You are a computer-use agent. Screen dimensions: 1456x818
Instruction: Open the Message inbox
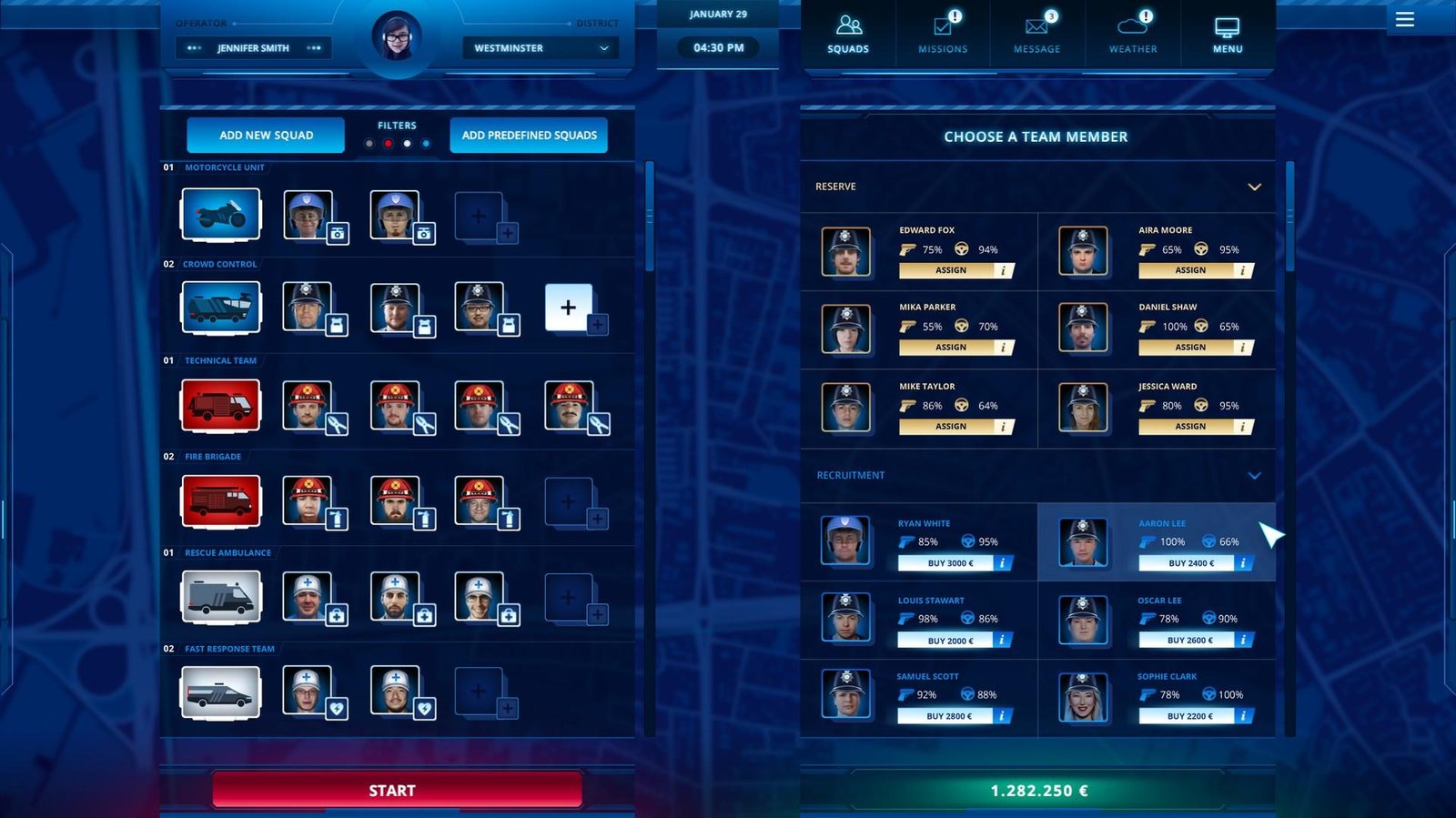[x=1036, y=32]
